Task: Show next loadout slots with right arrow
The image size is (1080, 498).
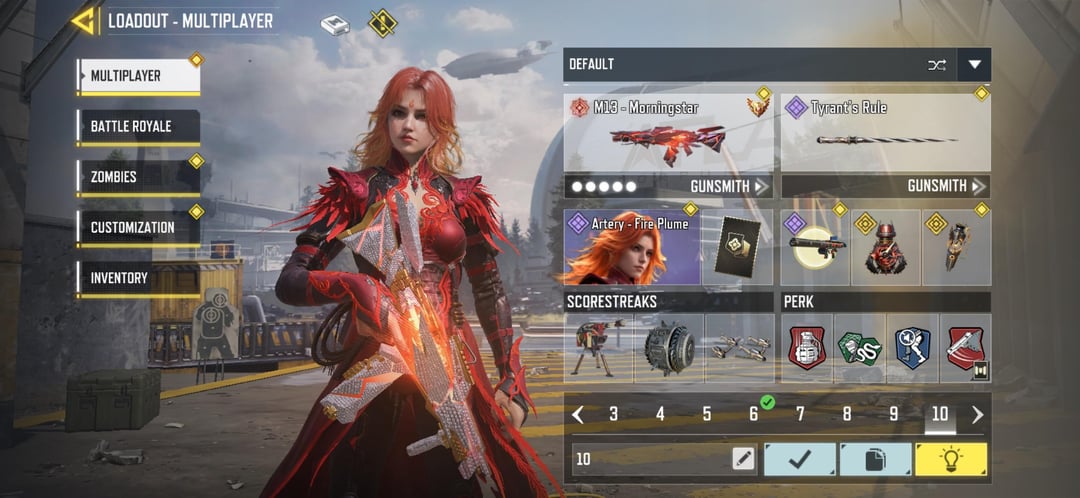Action: [x=977, y=414]
